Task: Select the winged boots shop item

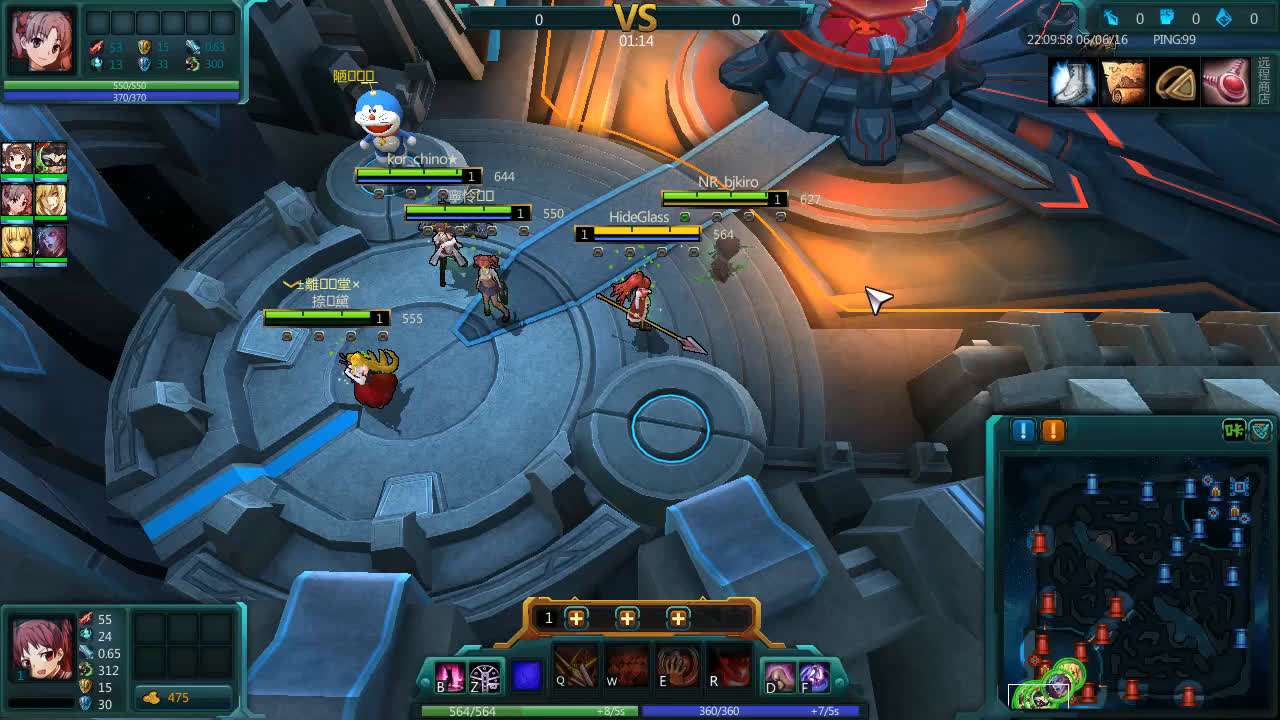Action: pyautogui.click(x=1072, y=82)
